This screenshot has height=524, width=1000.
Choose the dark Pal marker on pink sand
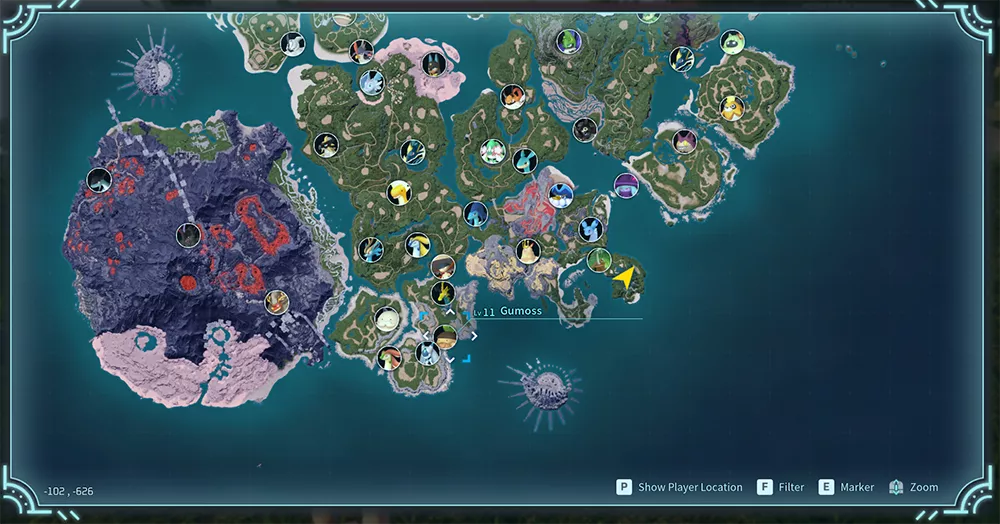pyautogui.click(x=433, y=65)
